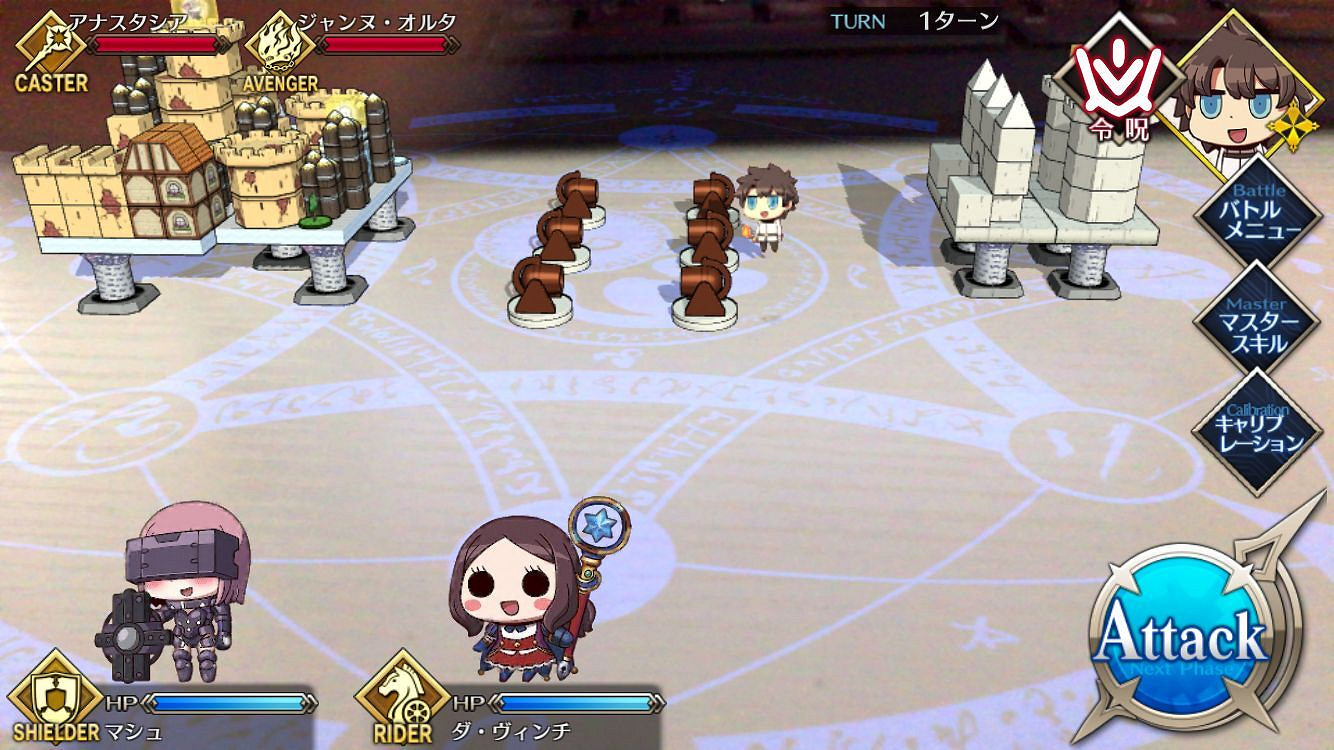
Task: Click the protagonist figure near the white castle
Action: click(764, 205)
